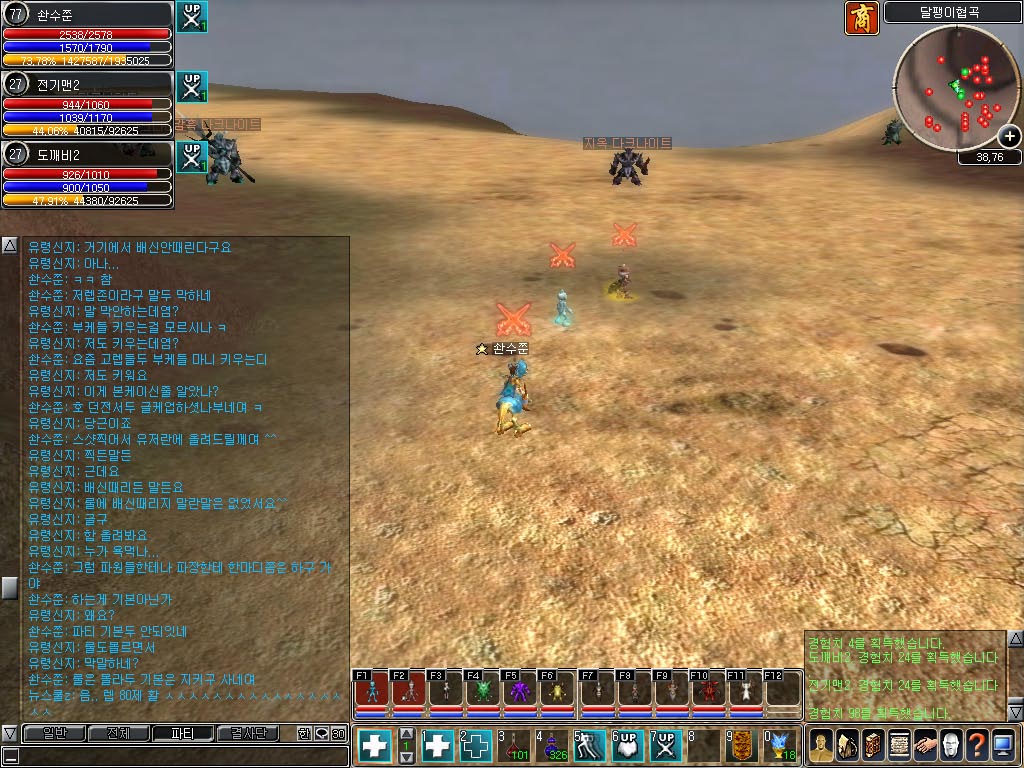
Task: Select the purple creature in the F5 slot
Action: point(519,691)
